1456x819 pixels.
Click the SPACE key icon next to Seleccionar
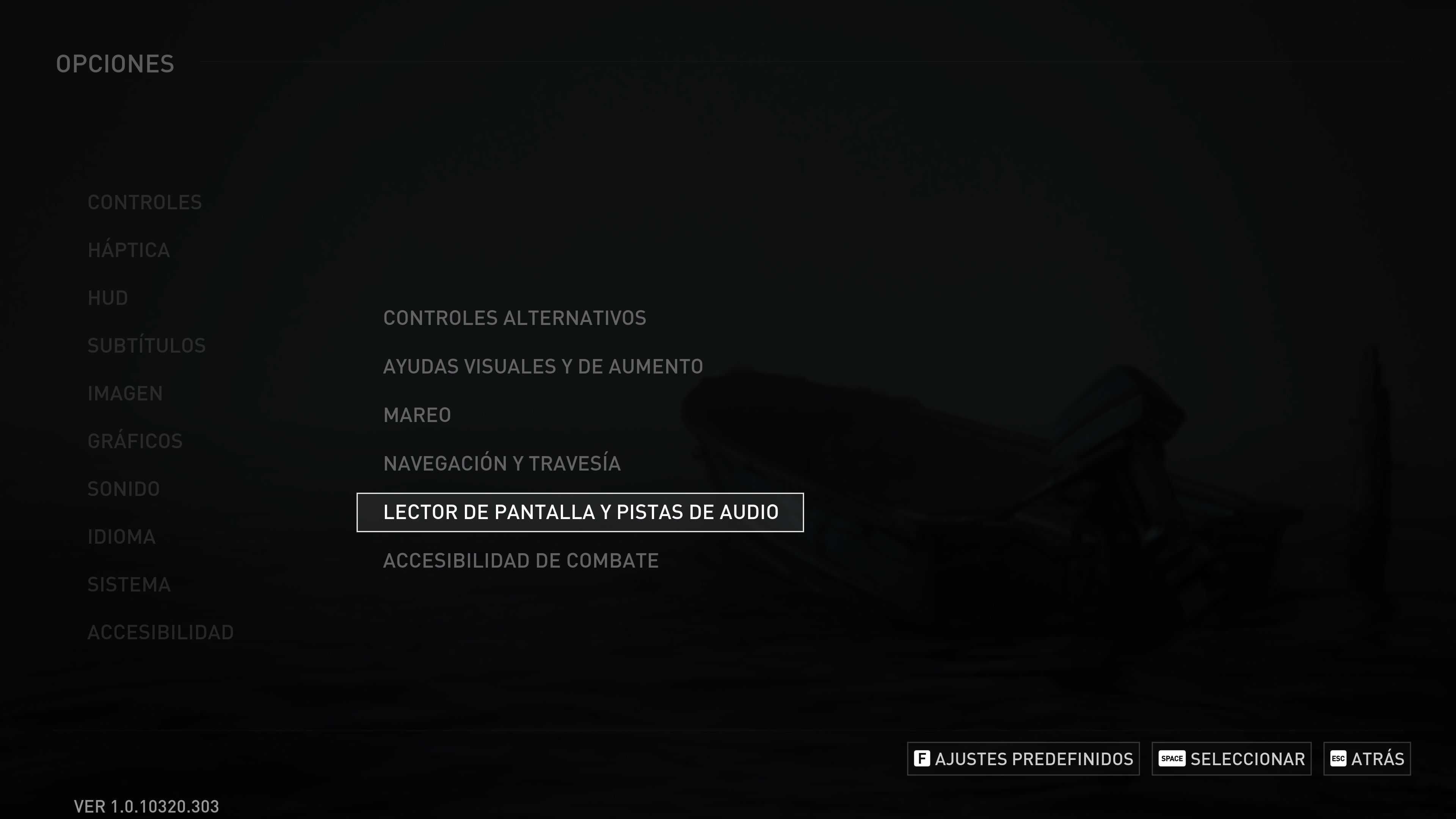coord(1172,758)
